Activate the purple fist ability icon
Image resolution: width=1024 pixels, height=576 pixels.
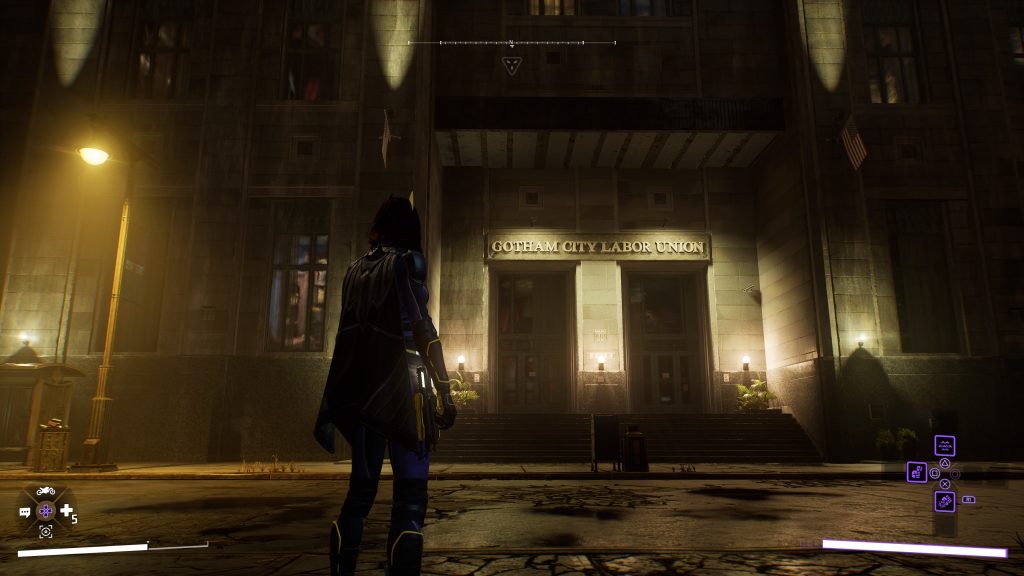(944, 500)
